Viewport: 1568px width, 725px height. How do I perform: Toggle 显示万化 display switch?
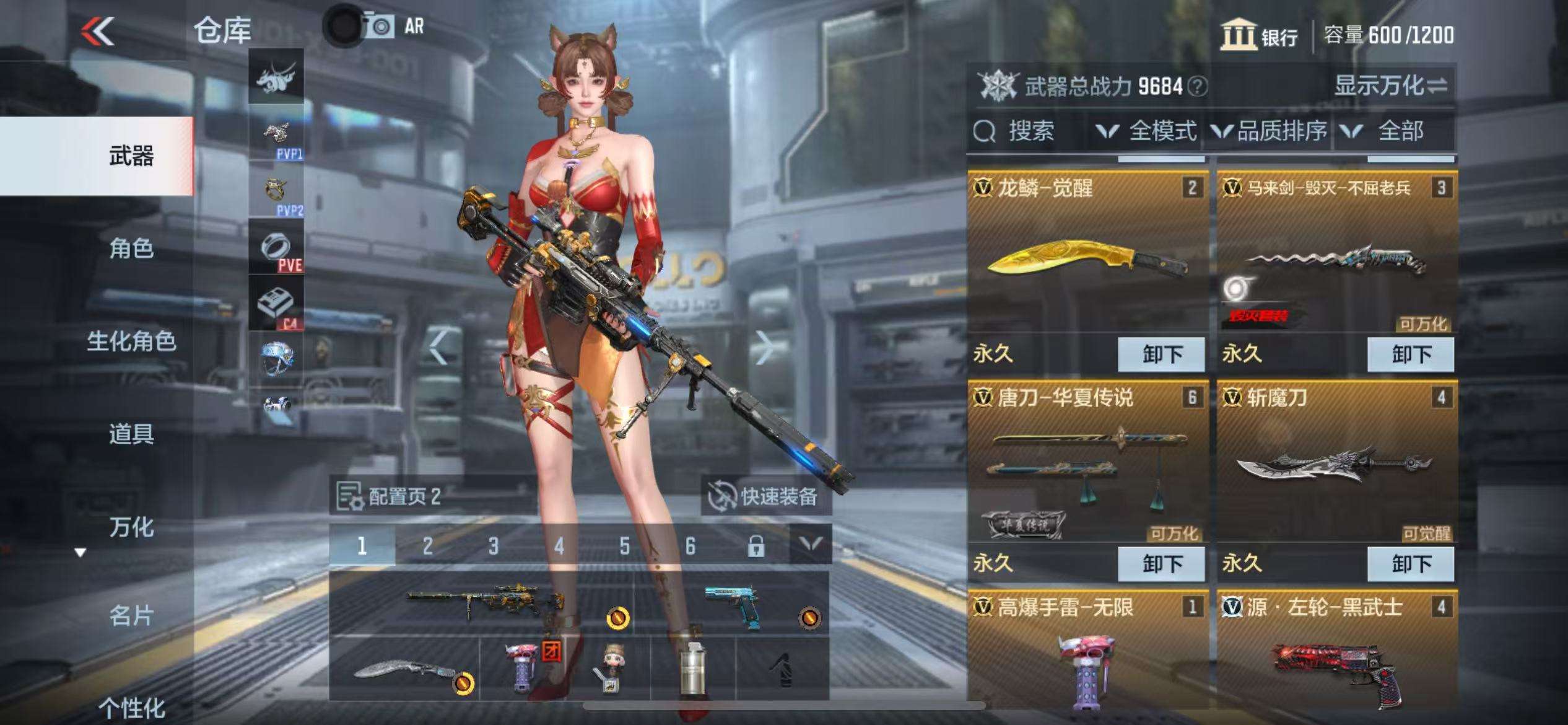(x=1390, y=86)
